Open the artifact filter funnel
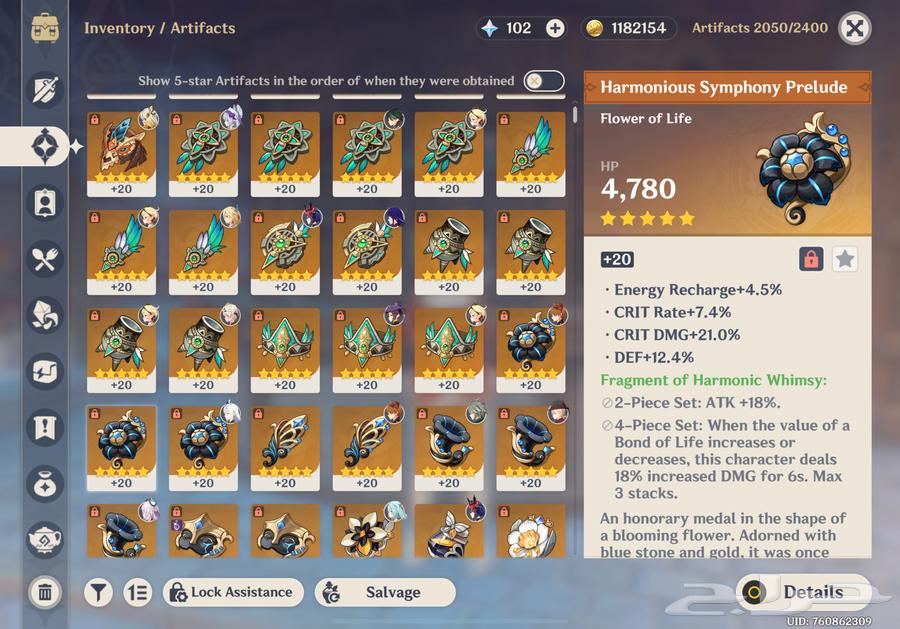 point(97,592)
